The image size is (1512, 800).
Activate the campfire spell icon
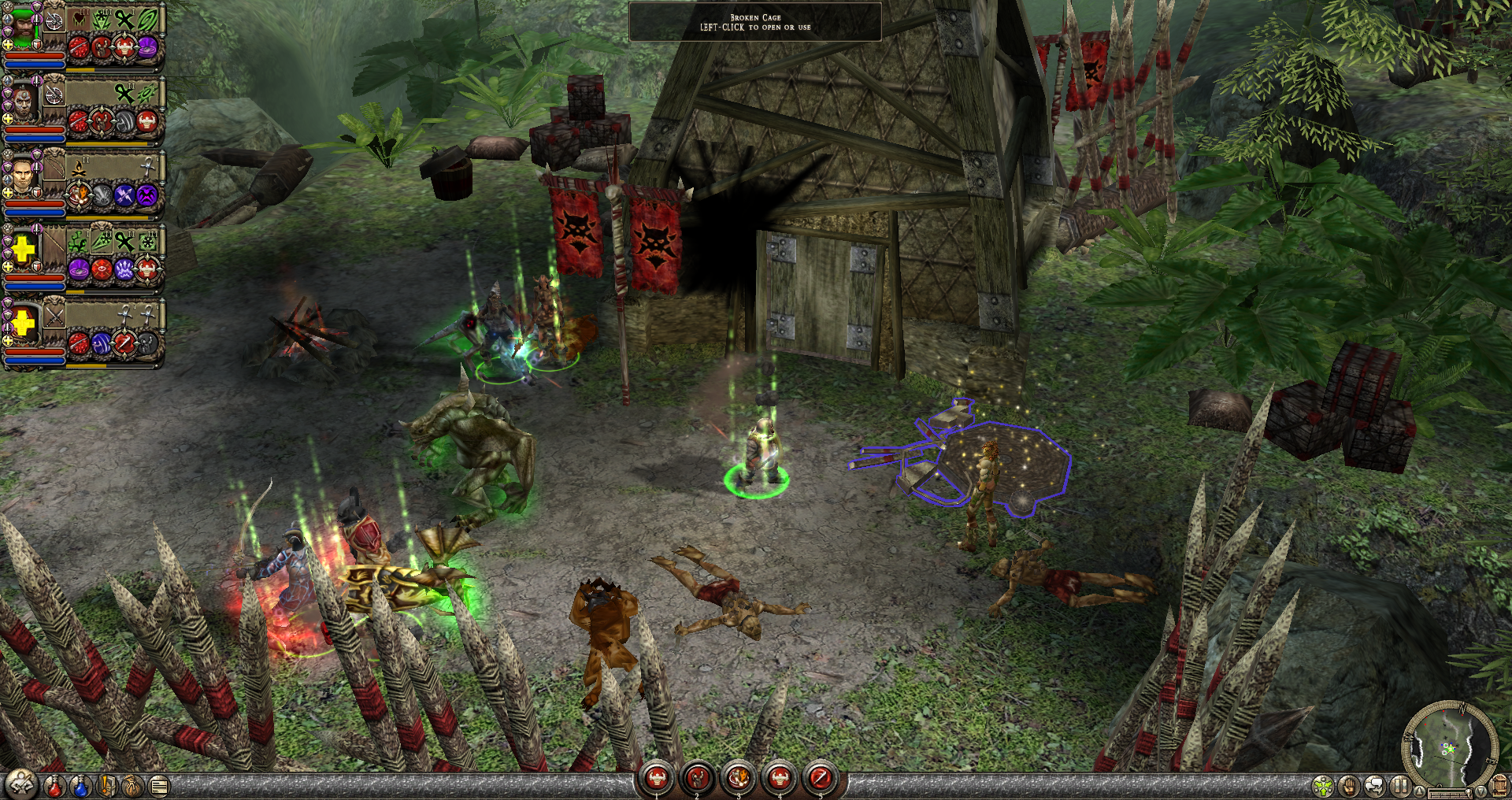pos(80,168)
